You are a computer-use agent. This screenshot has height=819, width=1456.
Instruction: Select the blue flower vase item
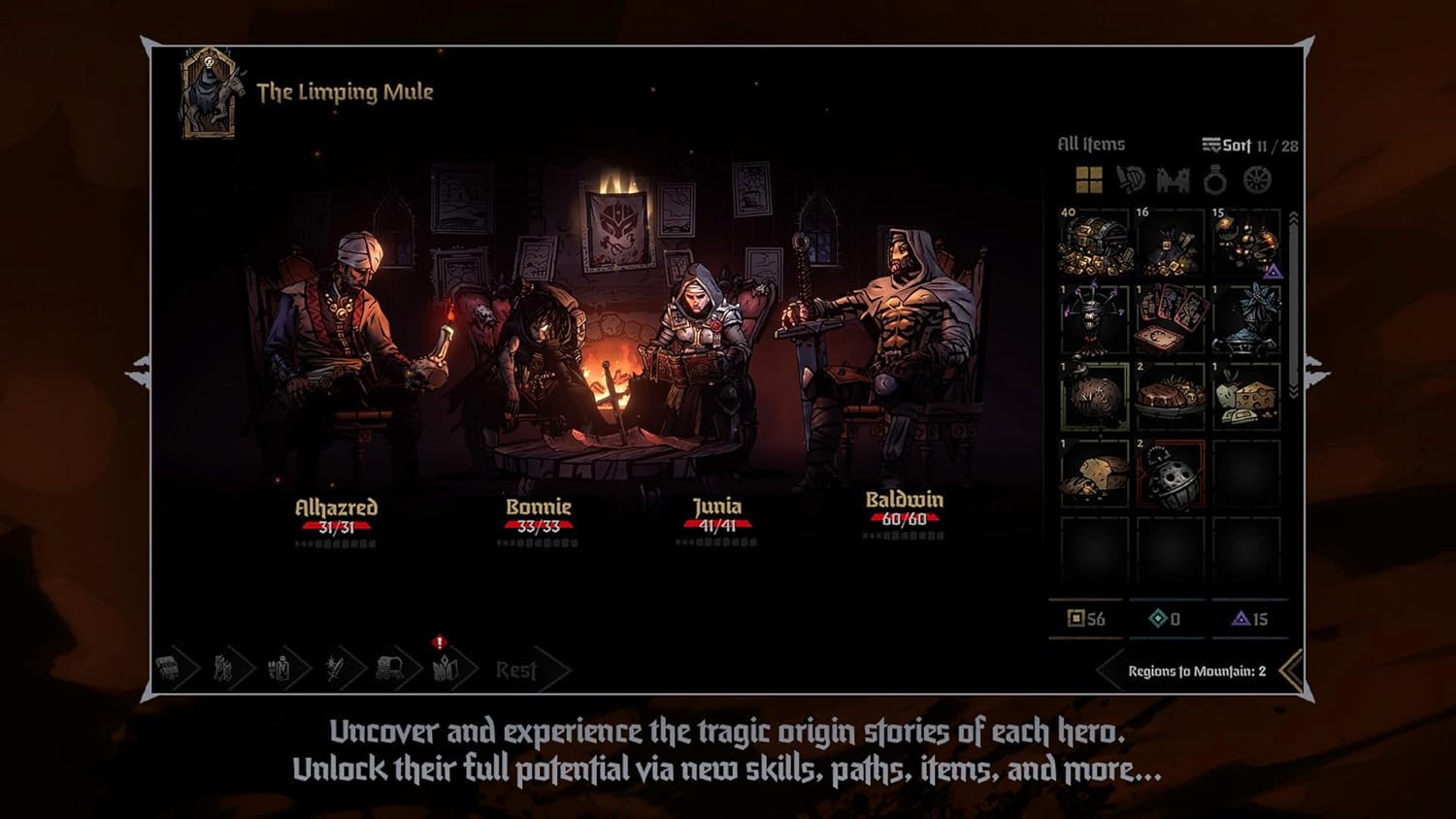click(1246, 318)
